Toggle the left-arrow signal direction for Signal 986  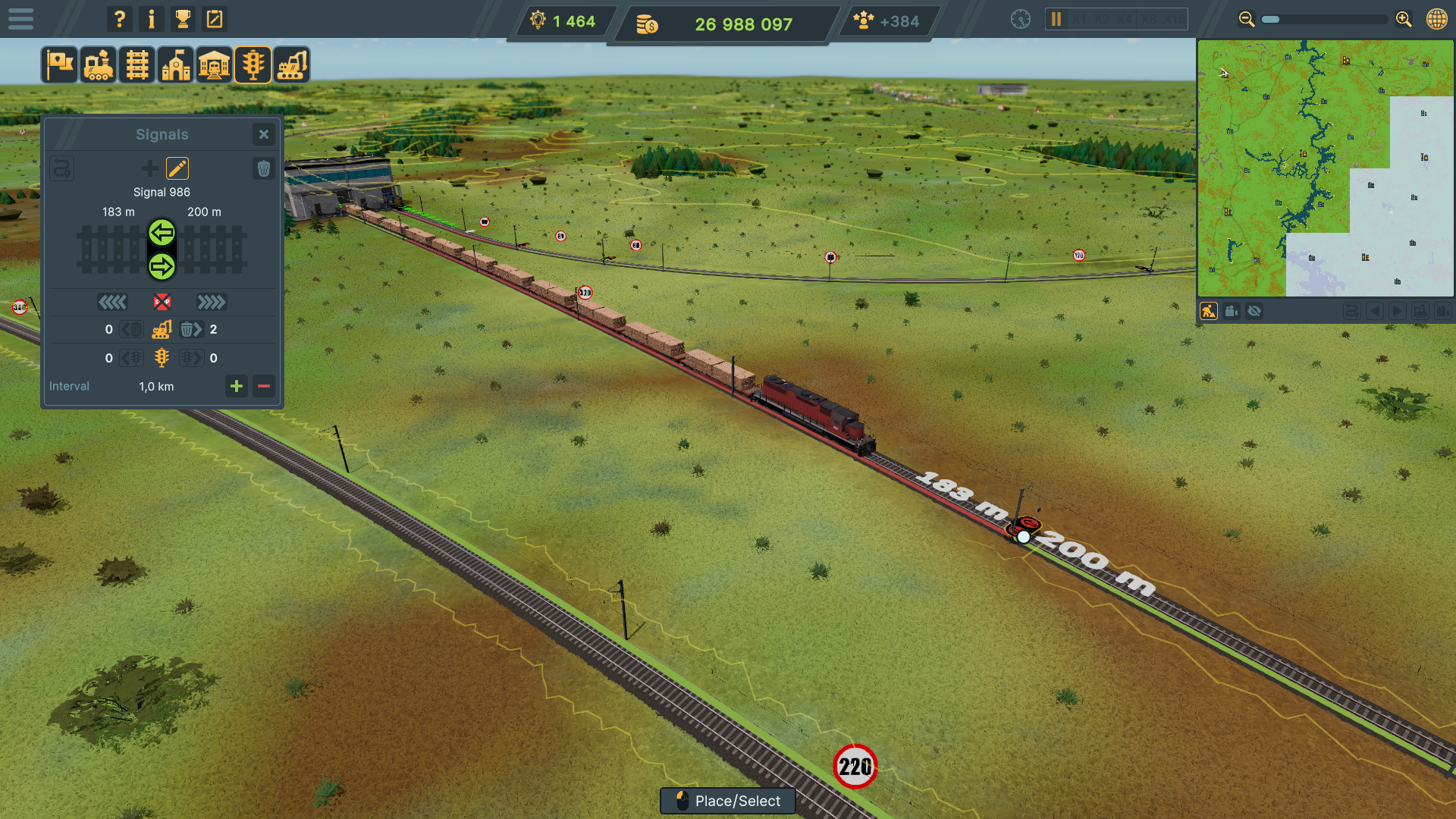[x=162, y=234]
